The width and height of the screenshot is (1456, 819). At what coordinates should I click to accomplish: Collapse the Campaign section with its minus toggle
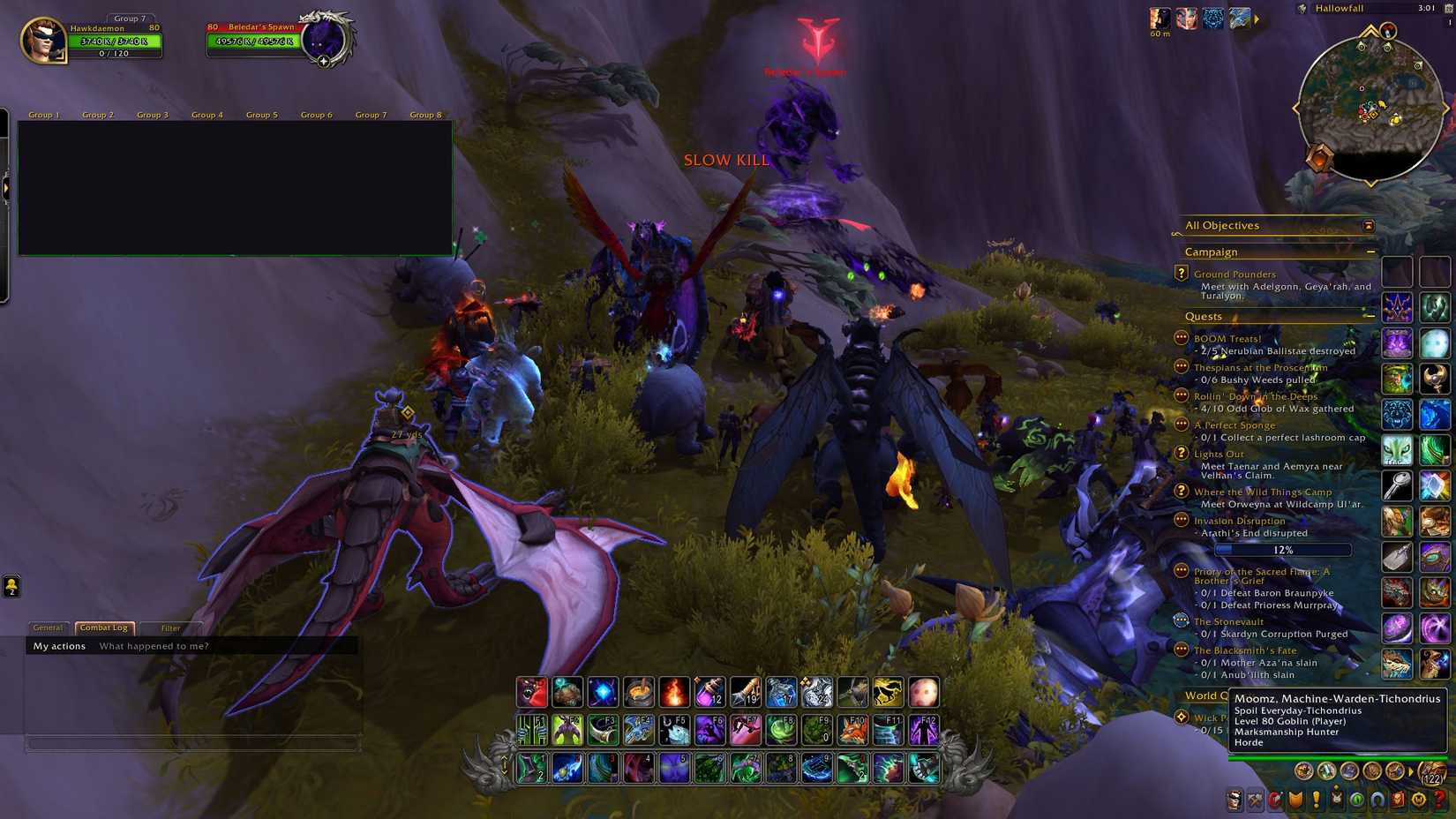pos(1370,252)
